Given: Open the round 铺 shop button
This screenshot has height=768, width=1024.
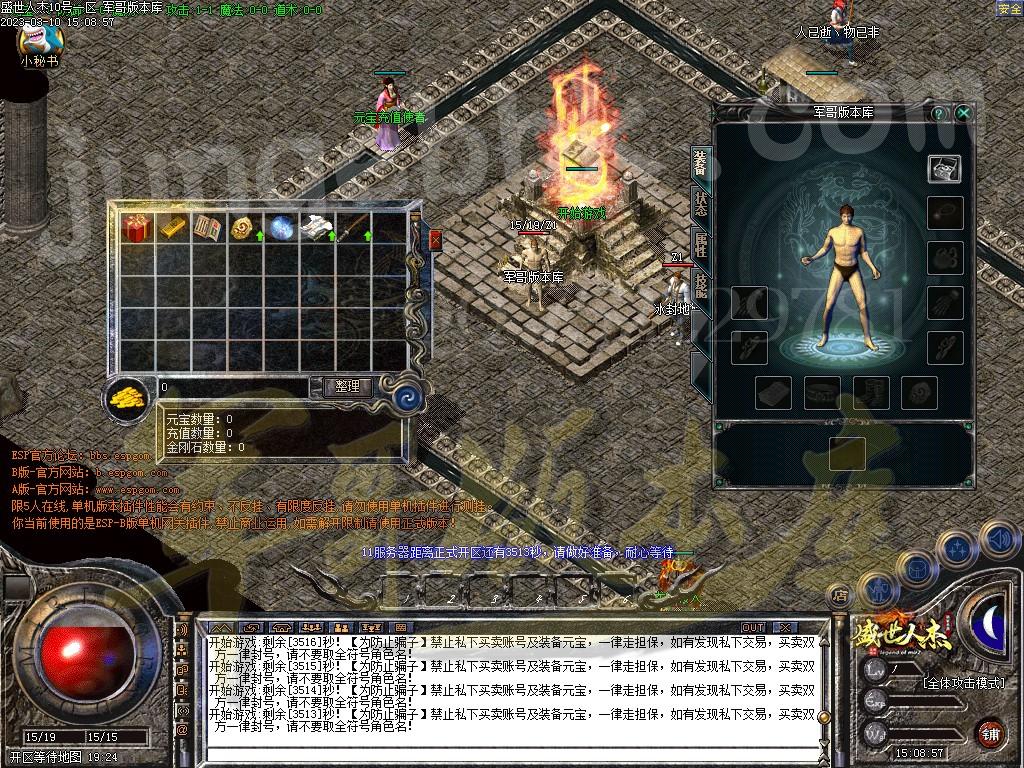Looking at the screenshot, I should (x=990, y=731).
